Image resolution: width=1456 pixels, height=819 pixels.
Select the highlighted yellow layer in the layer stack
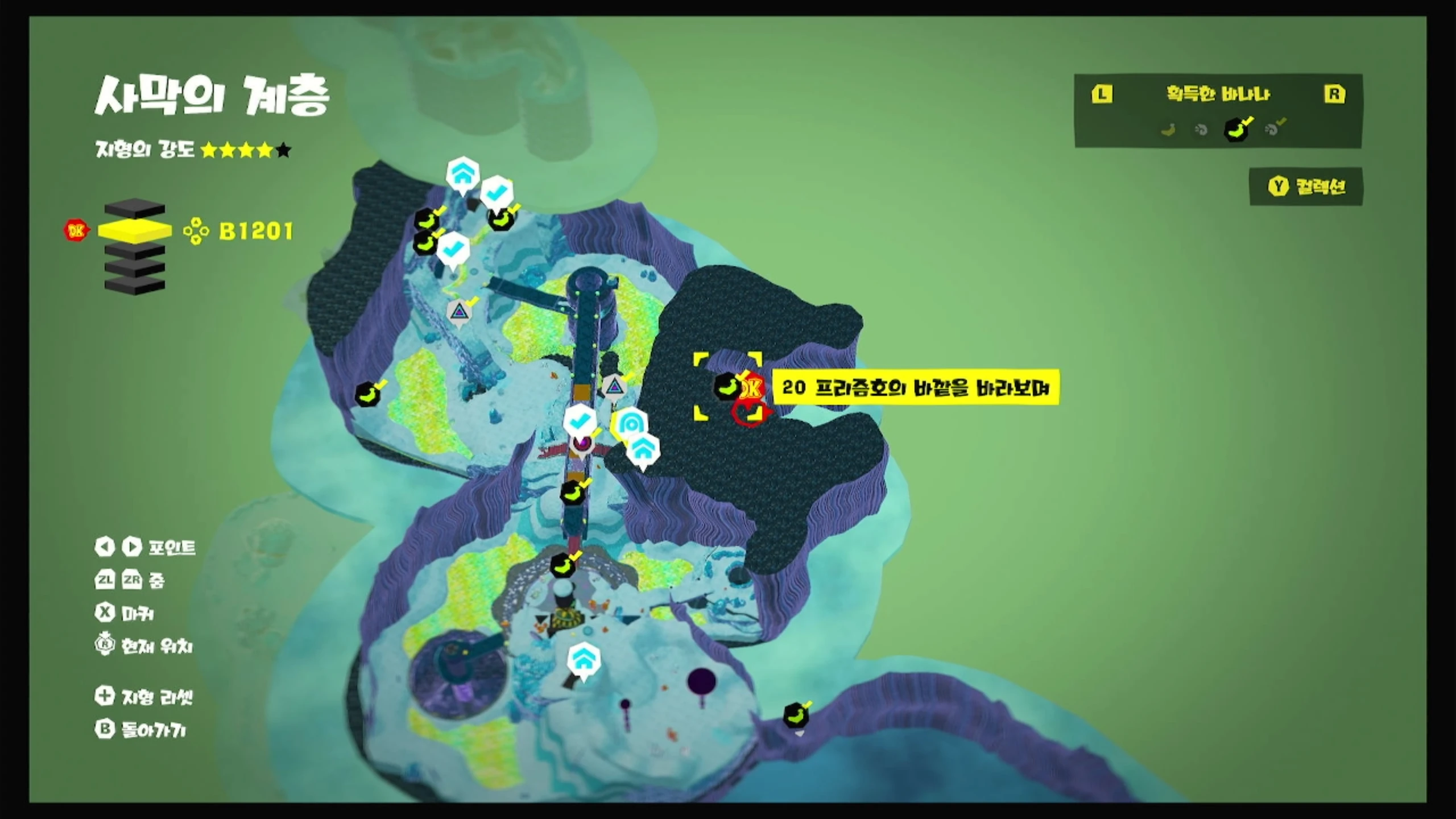[x=135, y=230]
